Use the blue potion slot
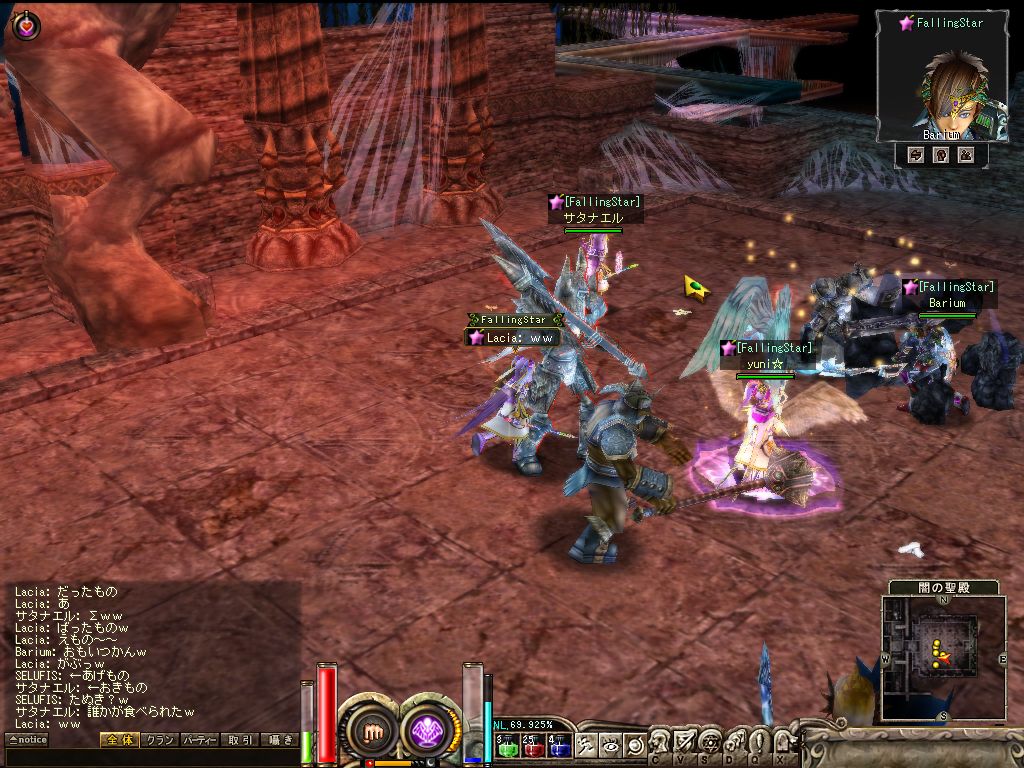Image resolution: width=1024 pixels, height=768 pixels. point(557,746)
